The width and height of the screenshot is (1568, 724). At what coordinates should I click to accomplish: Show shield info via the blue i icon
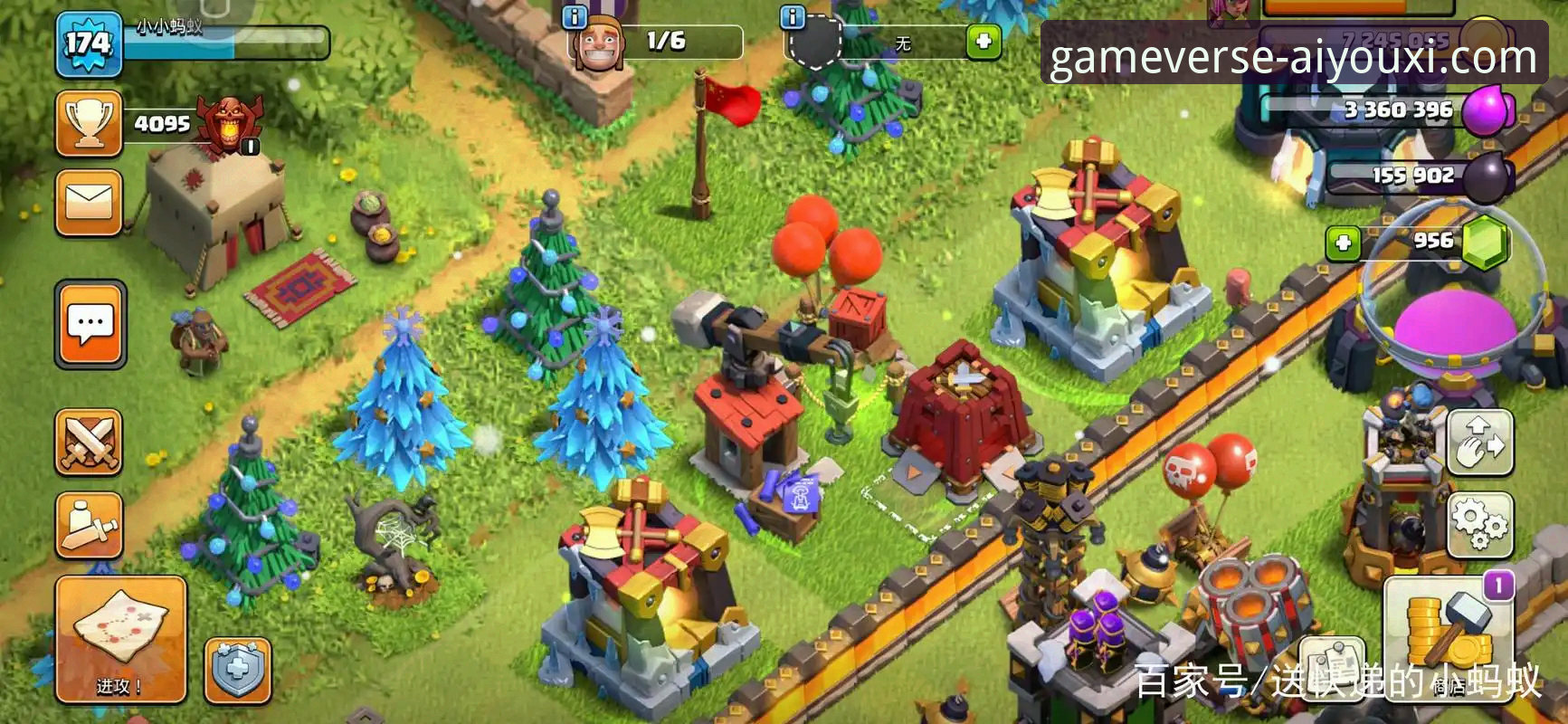pos(793,16)
